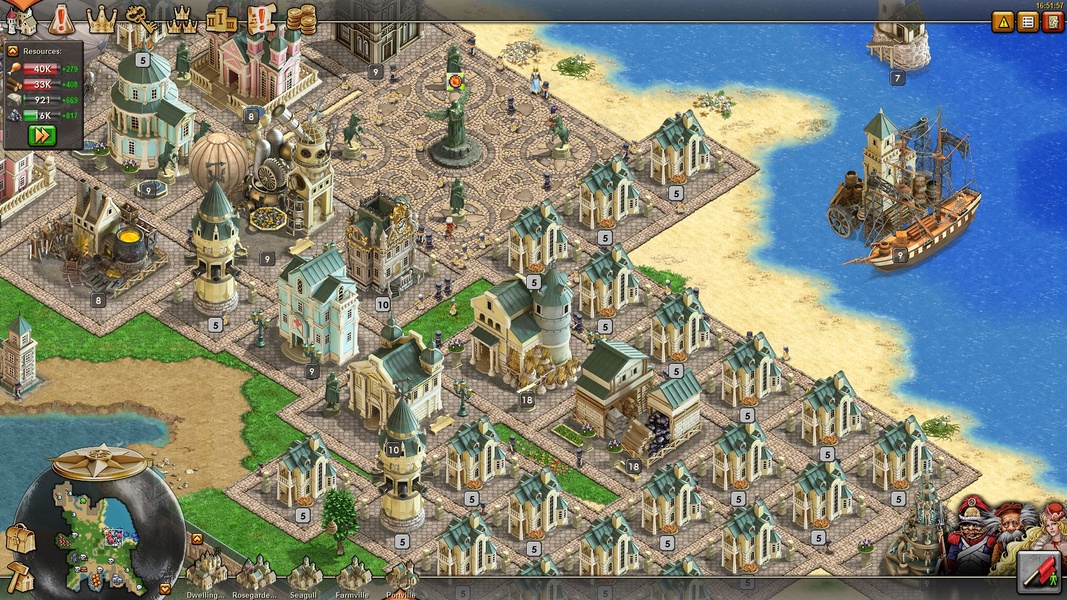The width and height of the screenshot is (1067, 600).
Task: Open the single golden crown menu
Action: (x=101, y=17)
